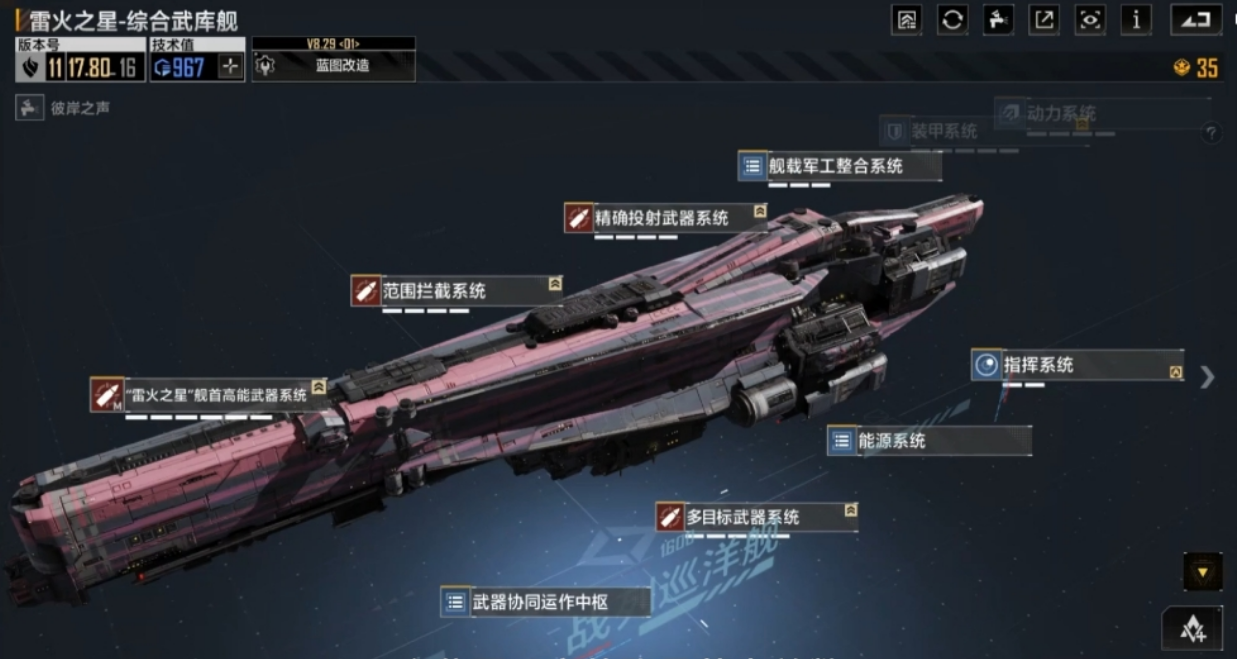Click the back arrow button
The height and width of the screenshot is (659, 1237).
point(1195,20)
